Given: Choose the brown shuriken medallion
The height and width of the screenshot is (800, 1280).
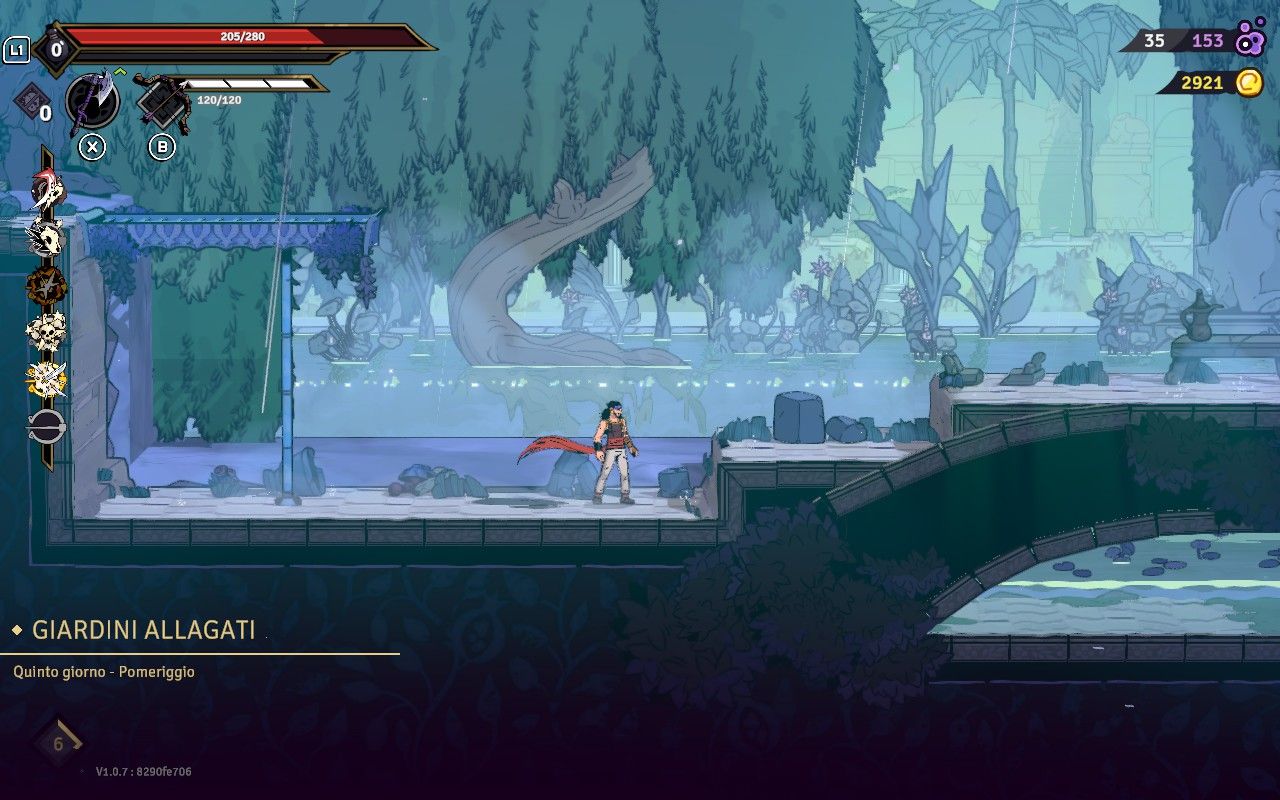Looking at the screenshot, I should pos(45,285).
